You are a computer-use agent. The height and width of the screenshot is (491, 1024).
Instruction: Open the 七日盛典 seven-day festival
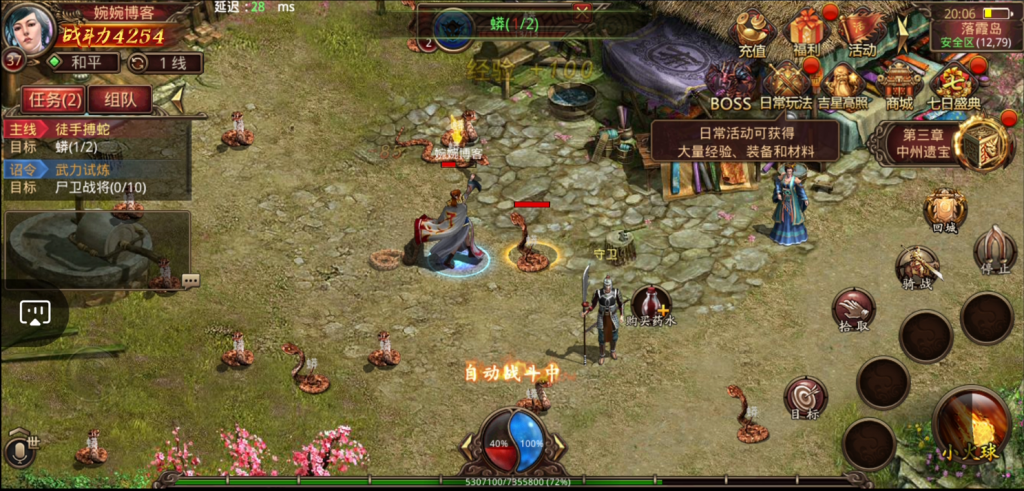[954, 86]
